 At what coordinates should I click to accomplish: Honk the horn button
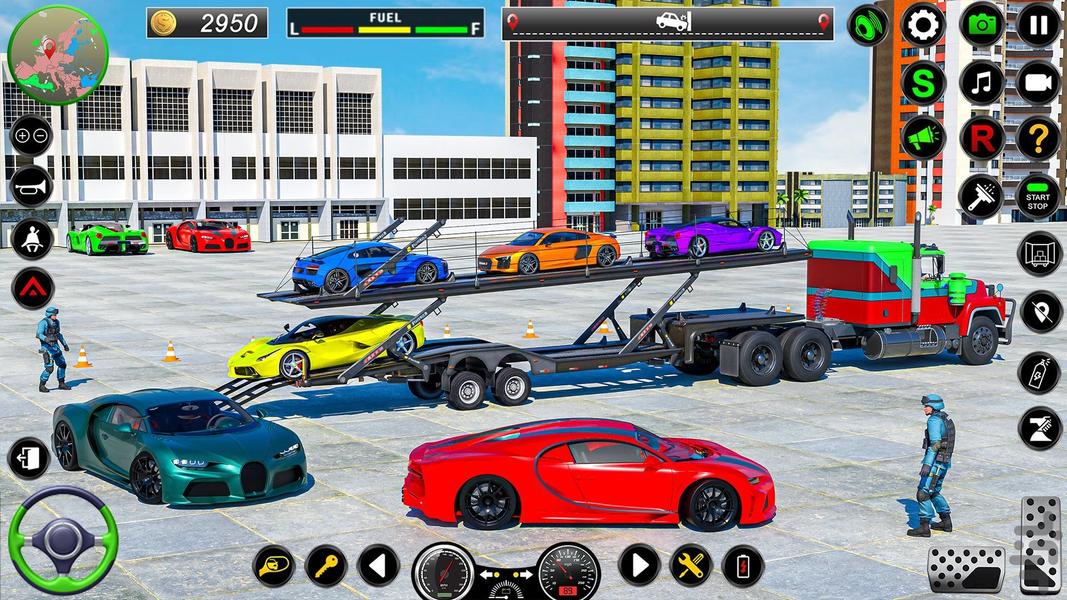pos(31,186)
